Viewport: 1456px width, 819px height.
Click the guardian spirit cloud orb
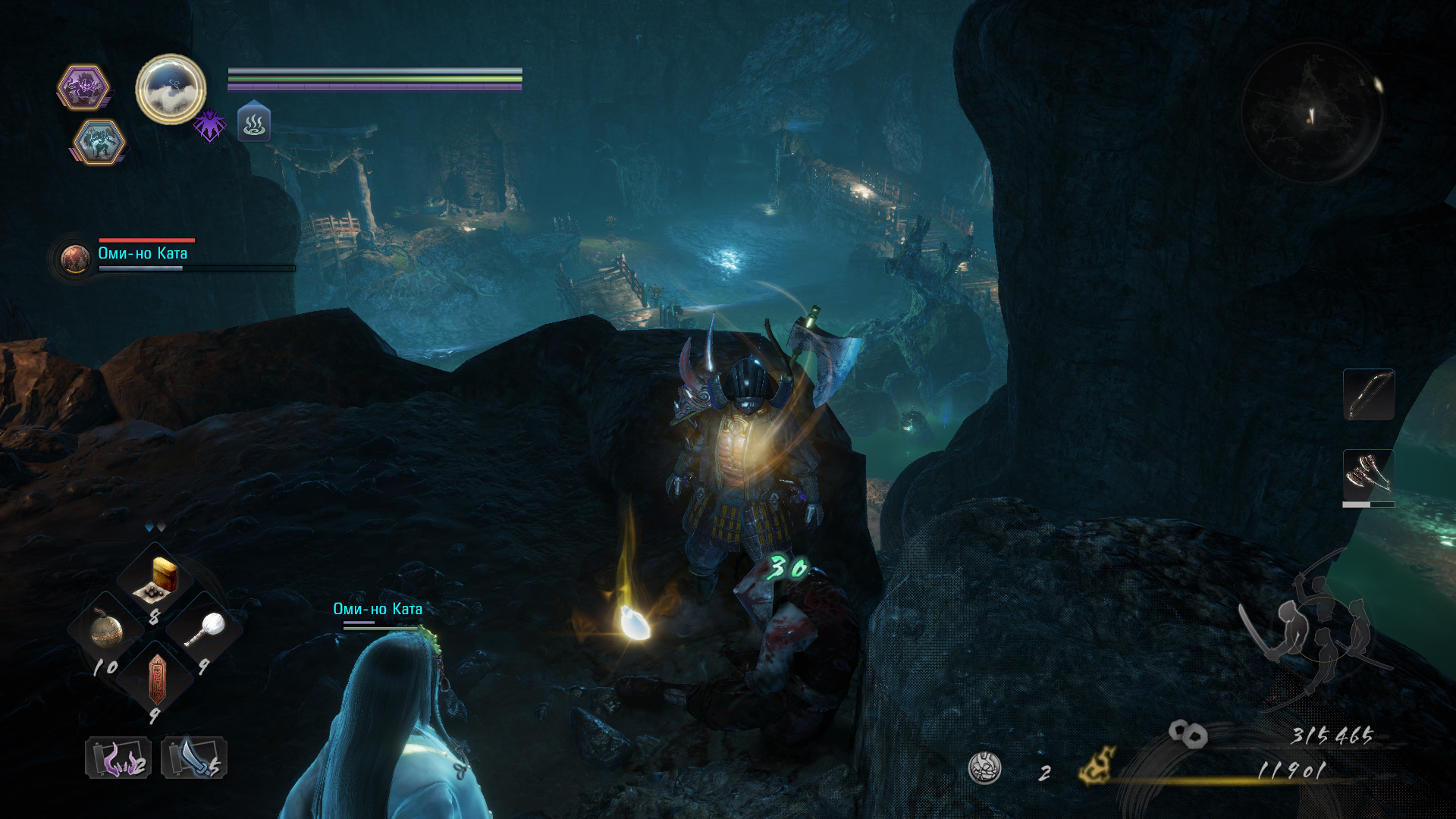pyautogui.click(x=171, y=89)
